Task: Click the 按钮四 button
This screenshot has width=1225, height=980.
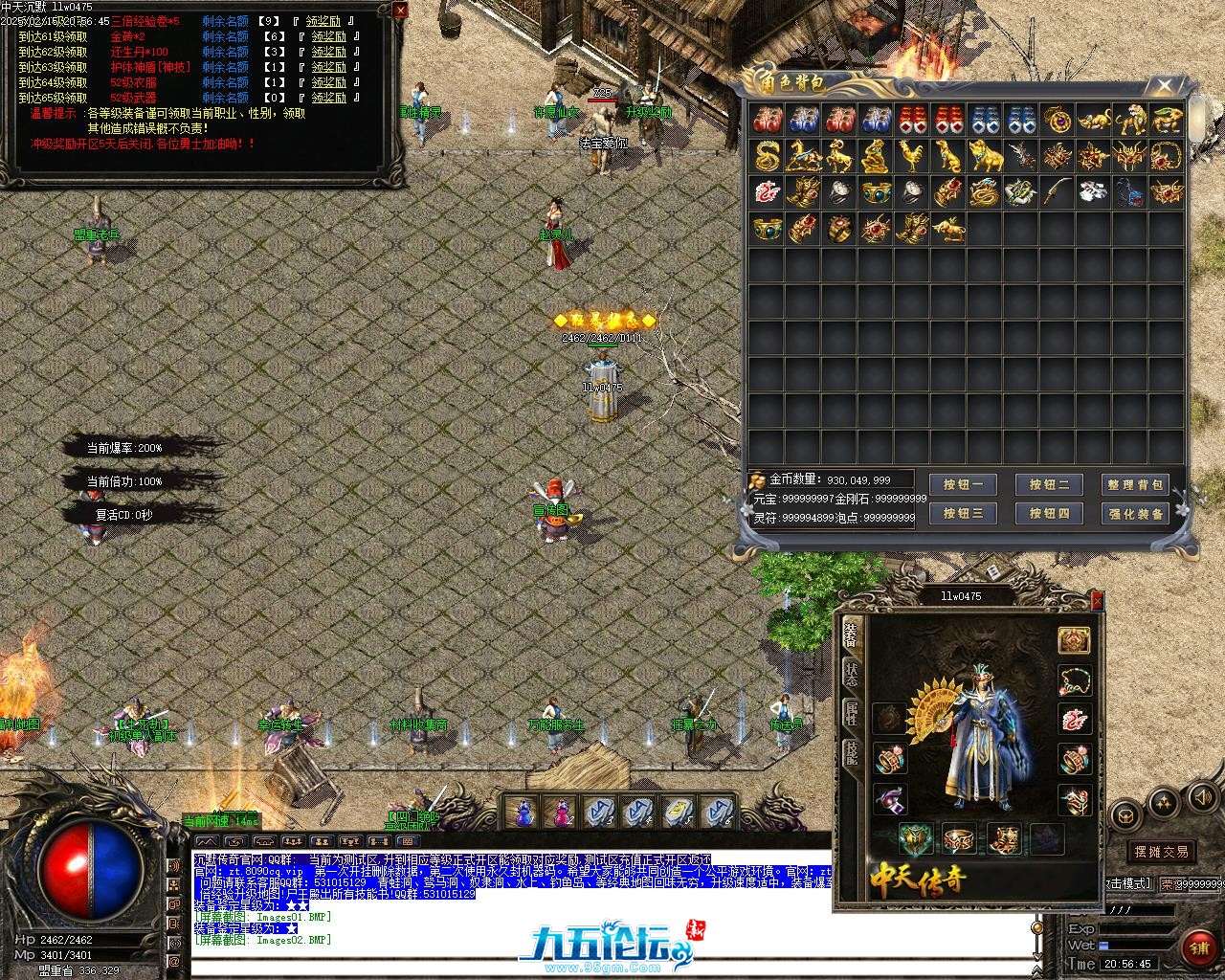Action: [1049, 514]
